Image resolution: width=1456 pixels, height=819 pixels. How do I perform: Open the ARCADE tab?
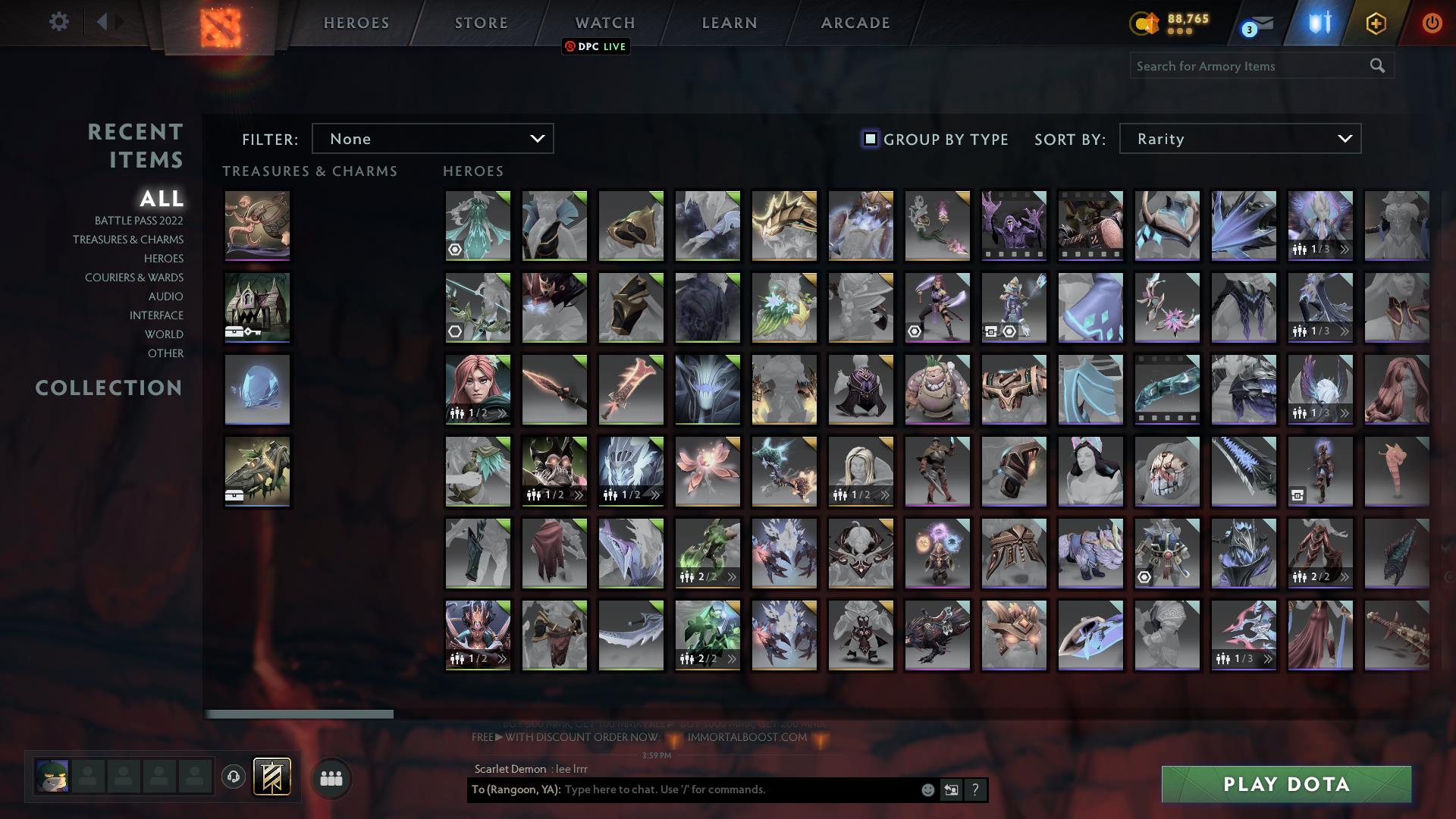pyautogui.click(x=855, y=23)
